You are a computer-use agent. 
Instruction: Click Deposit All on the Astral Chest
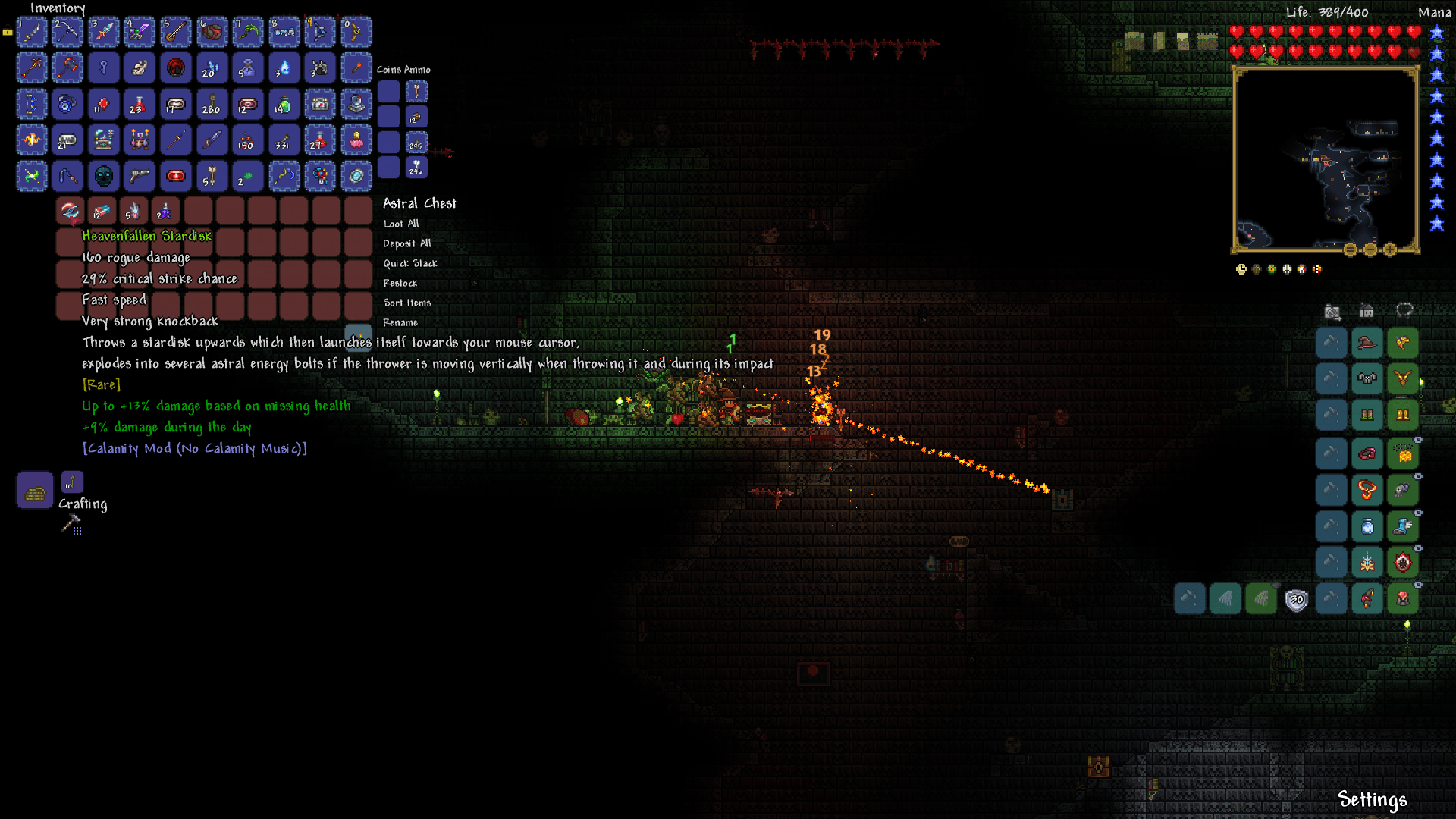click(x=406, y=243)
